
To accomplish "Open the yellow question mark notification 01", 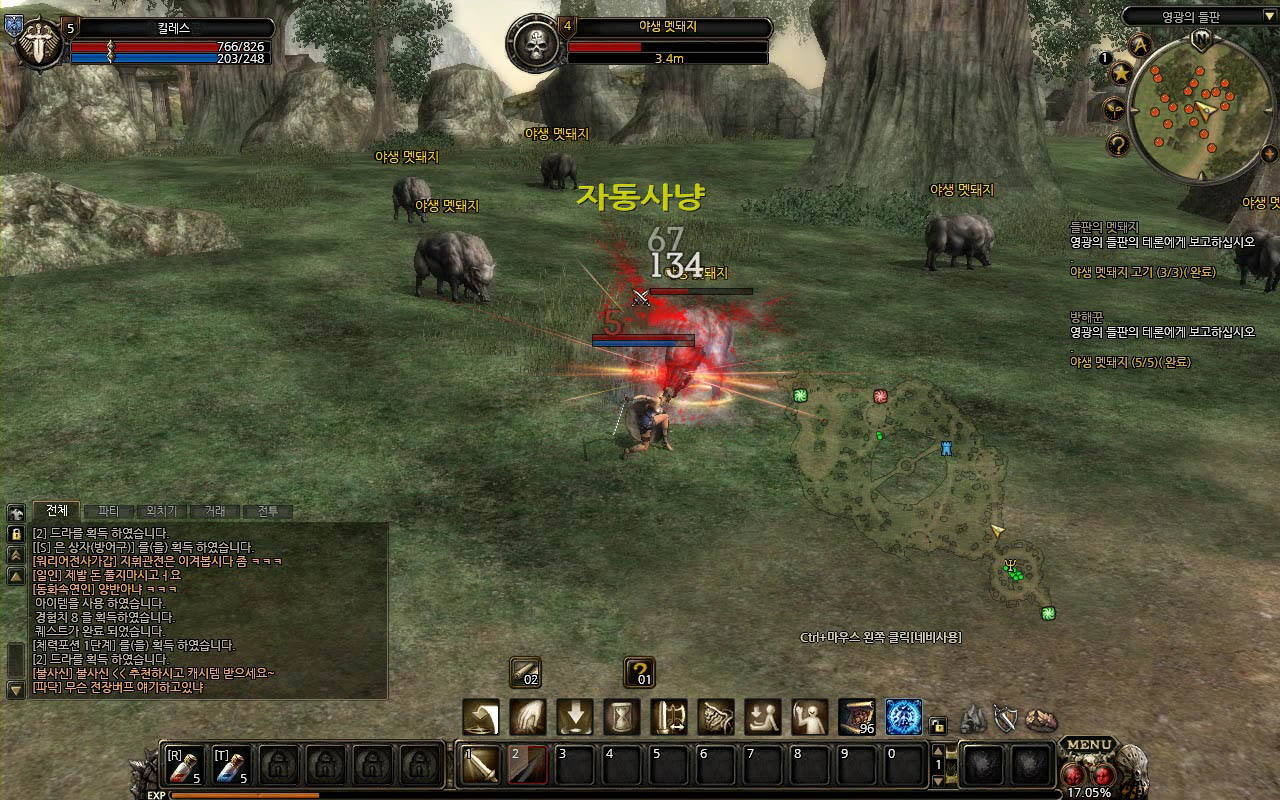I will 640,672.
